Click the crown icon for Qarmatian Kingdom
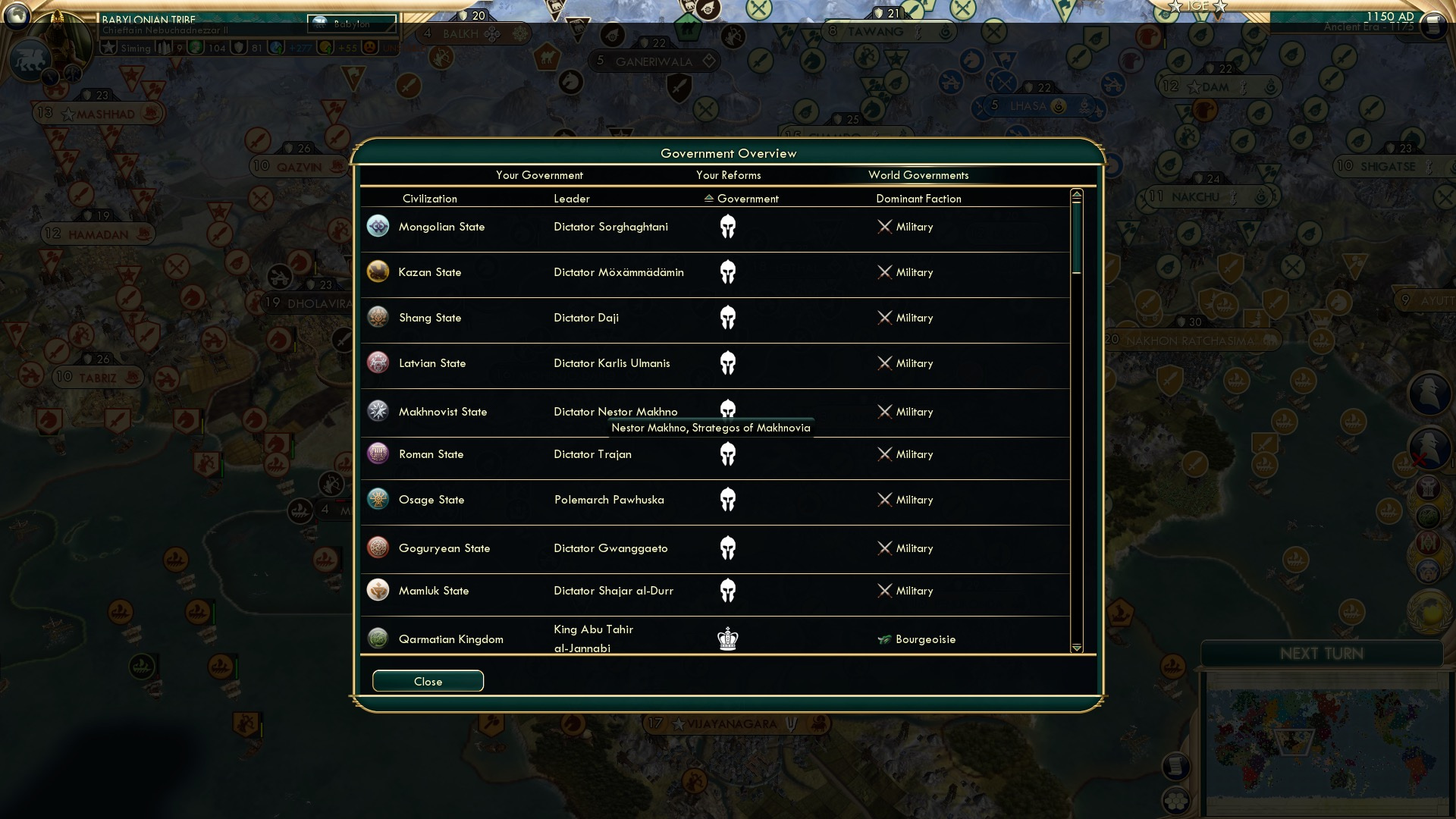Viewport: 1456px width, 819px height. tap(729, 639)
